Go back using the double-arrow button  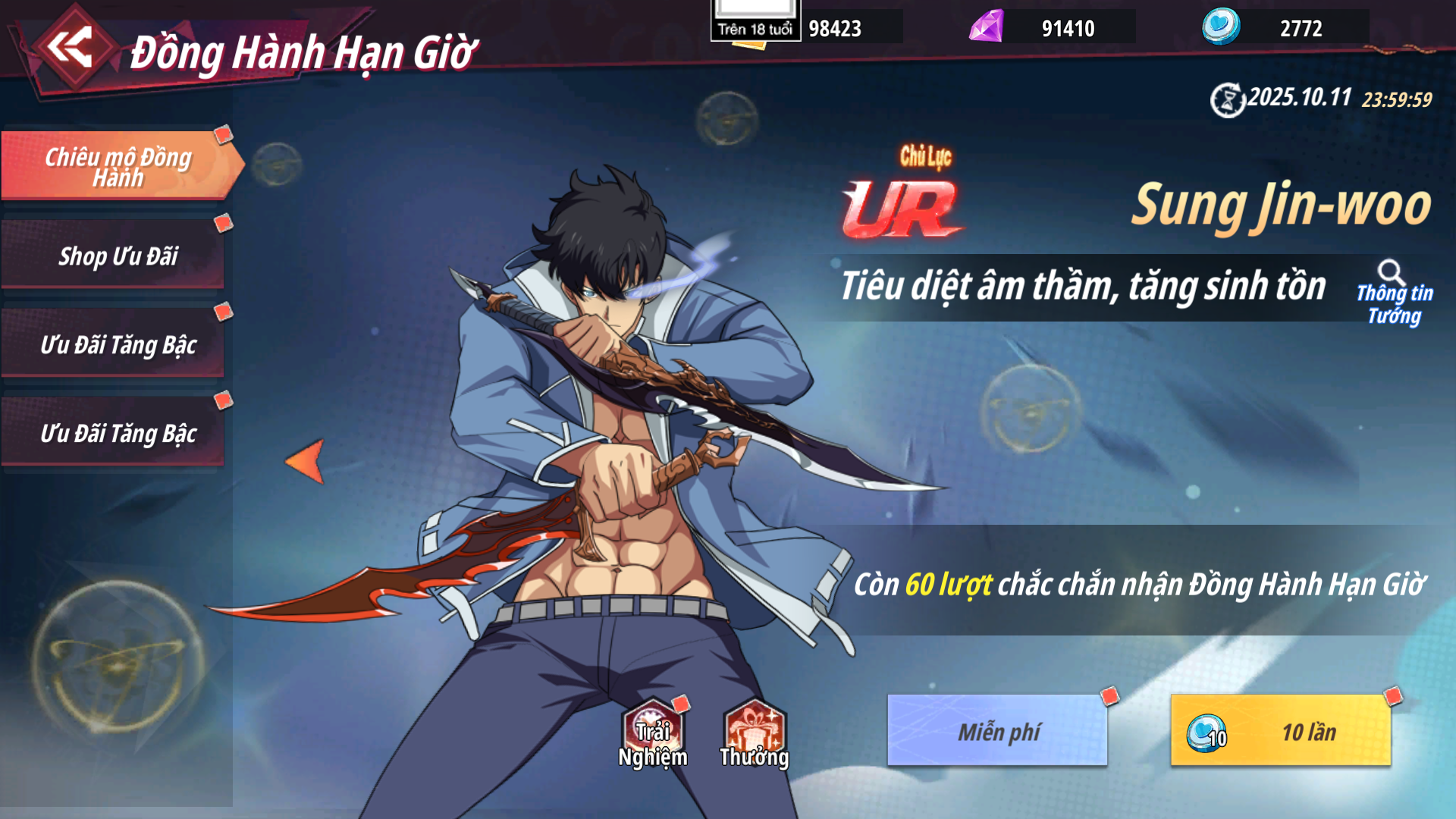(71, 48)
